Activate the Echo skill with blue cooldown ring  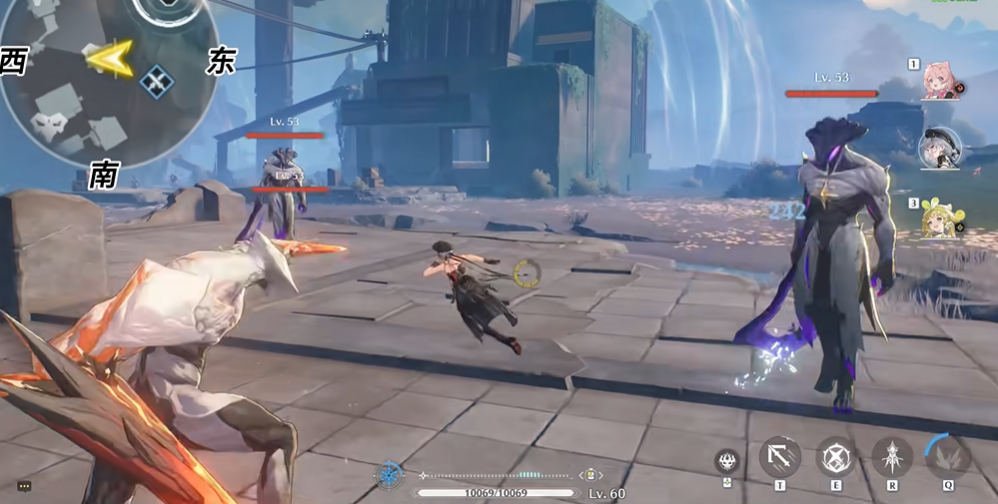click(947, 456)
